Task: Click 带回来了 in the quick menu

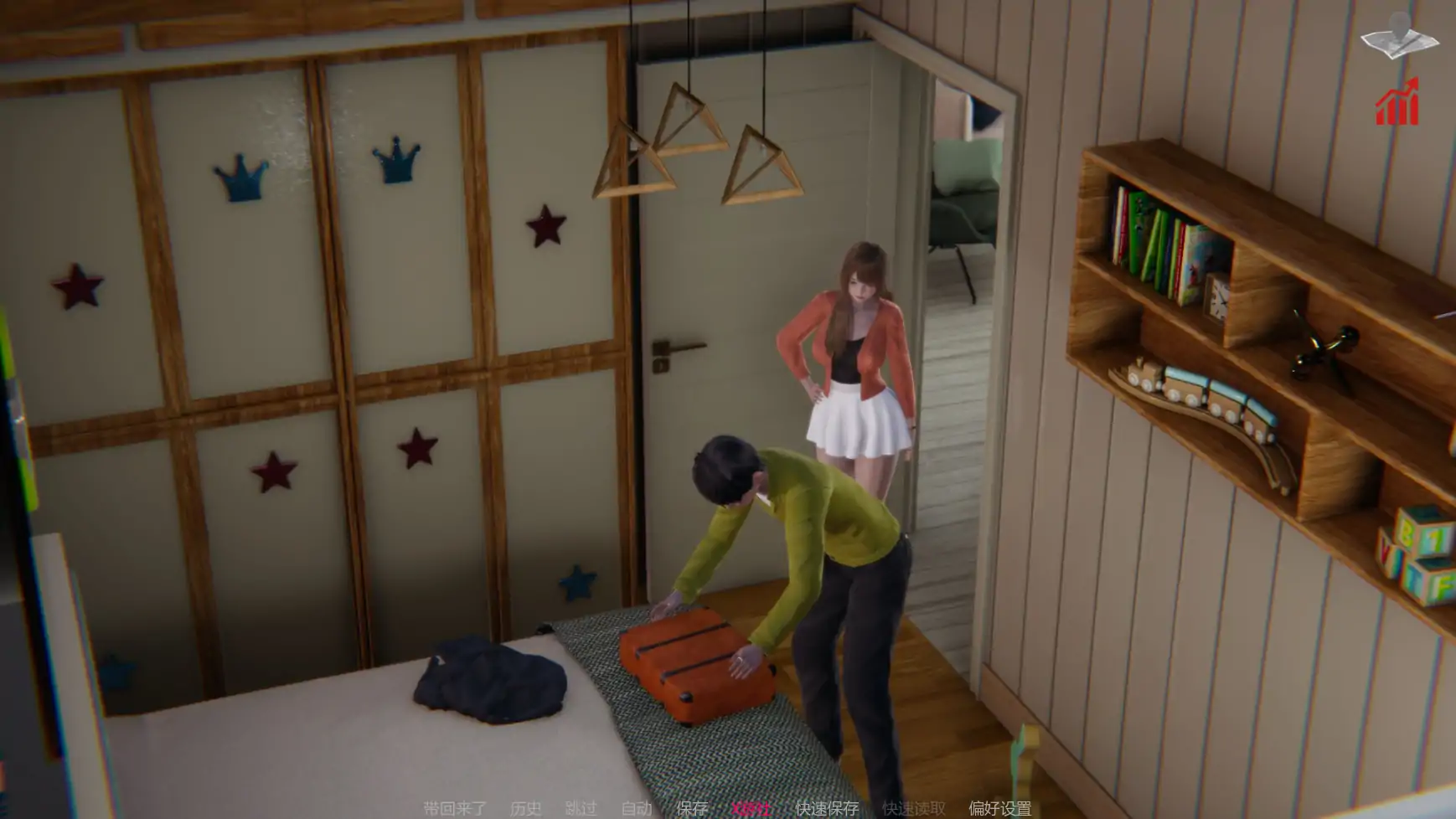Action: tap(454, 808)
